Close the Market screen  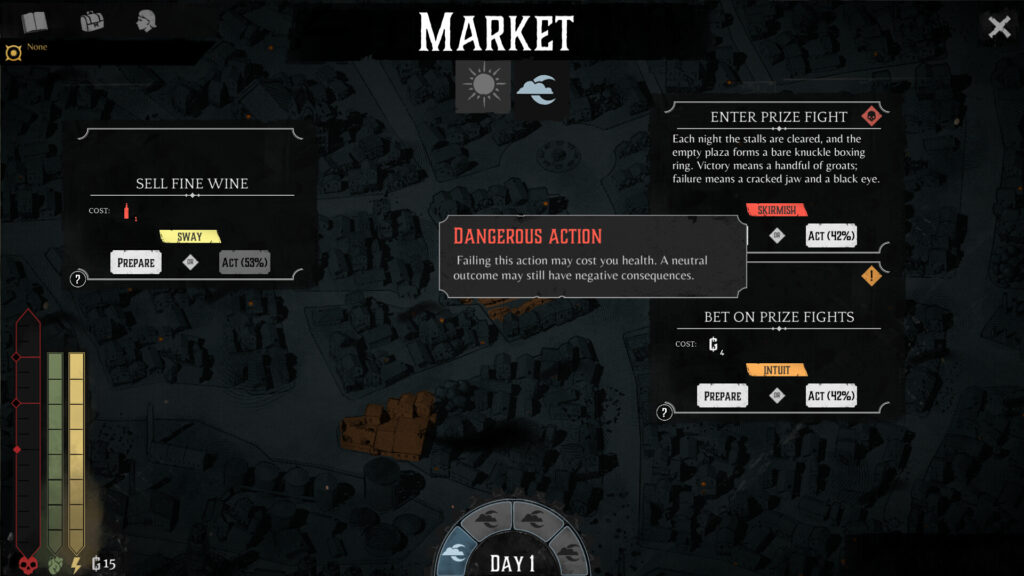click(999, 27)
